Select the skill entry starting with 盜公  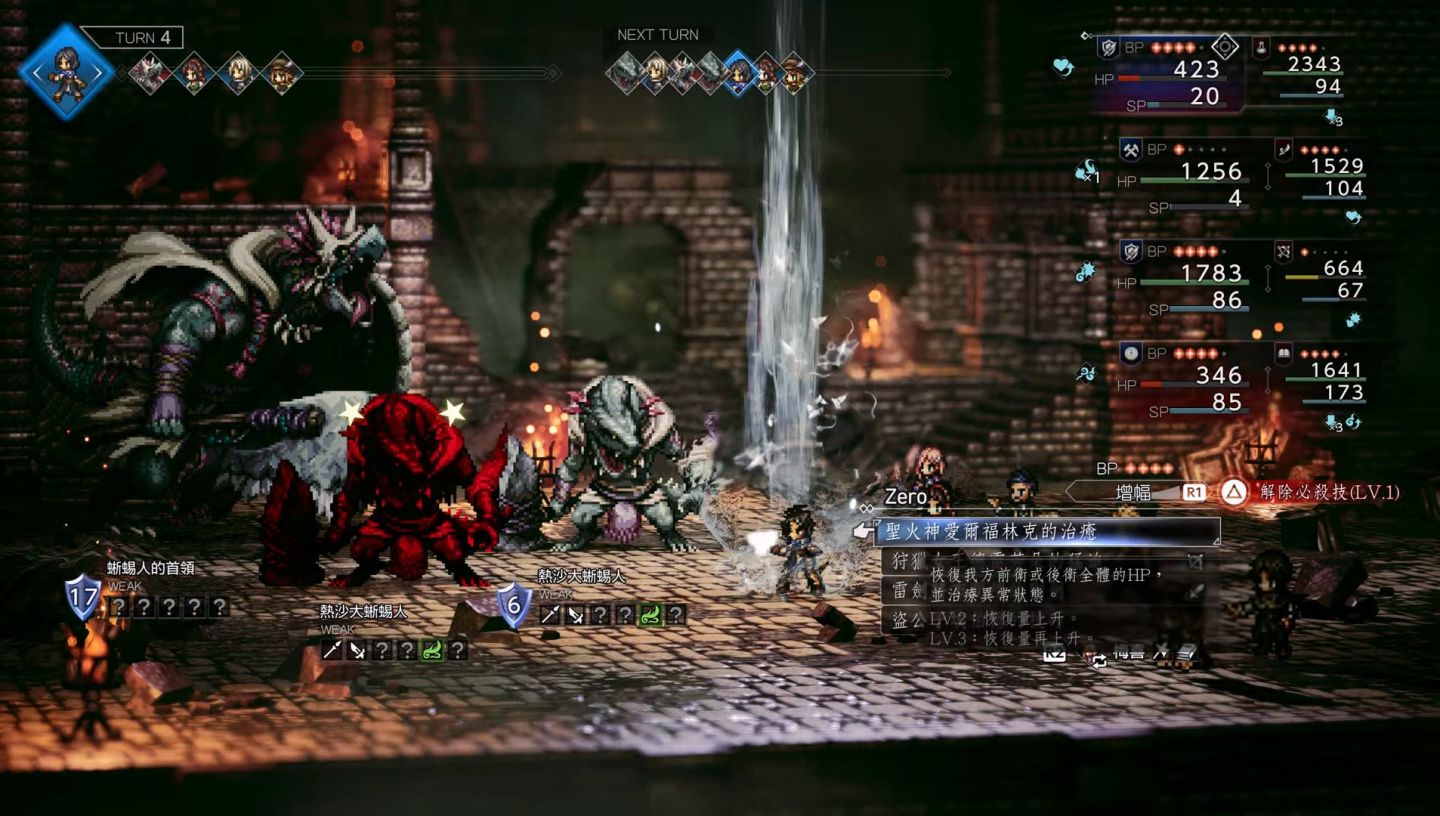tap(904, 619)
